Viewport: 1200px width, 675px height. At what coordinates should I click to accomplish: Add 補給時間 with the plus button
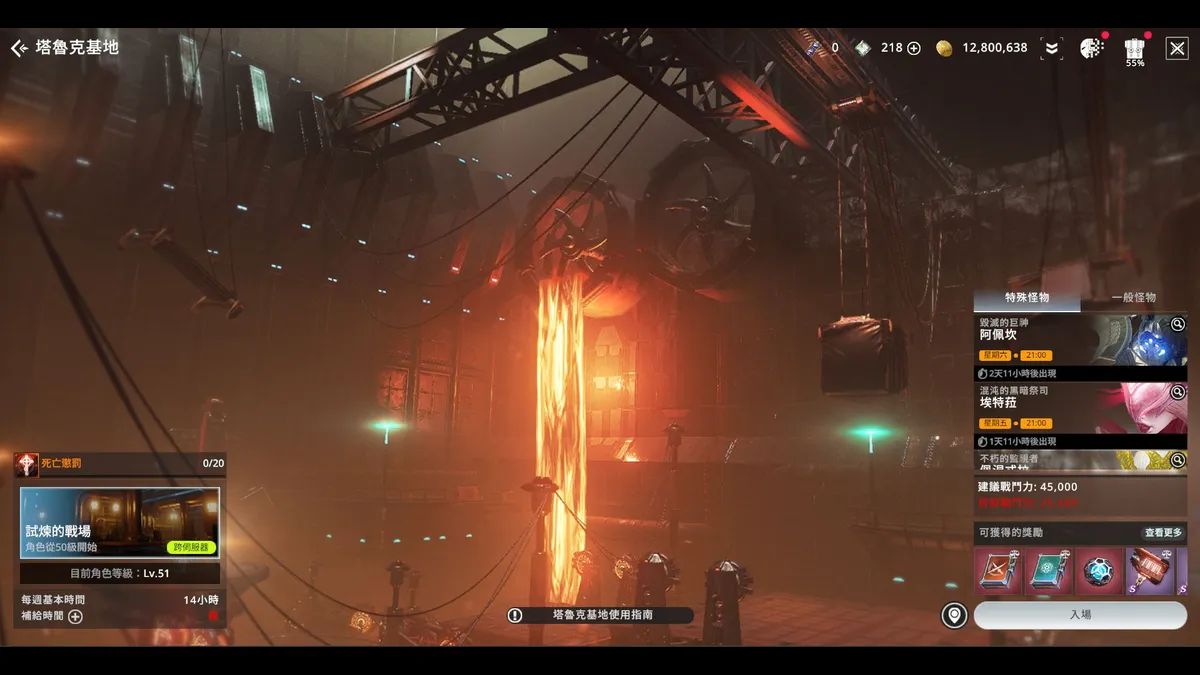click(x=75, y=616)
